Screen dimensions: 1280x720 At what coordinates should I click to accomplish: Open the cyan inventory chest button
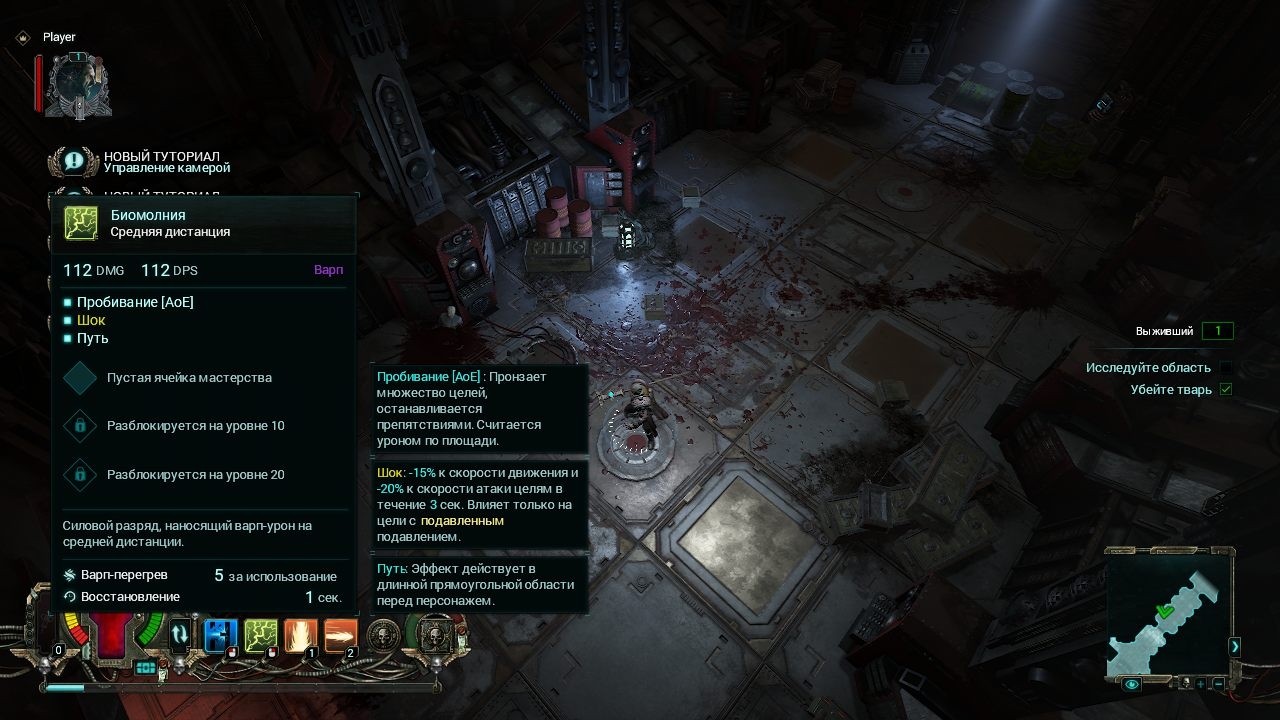[146, 667]
